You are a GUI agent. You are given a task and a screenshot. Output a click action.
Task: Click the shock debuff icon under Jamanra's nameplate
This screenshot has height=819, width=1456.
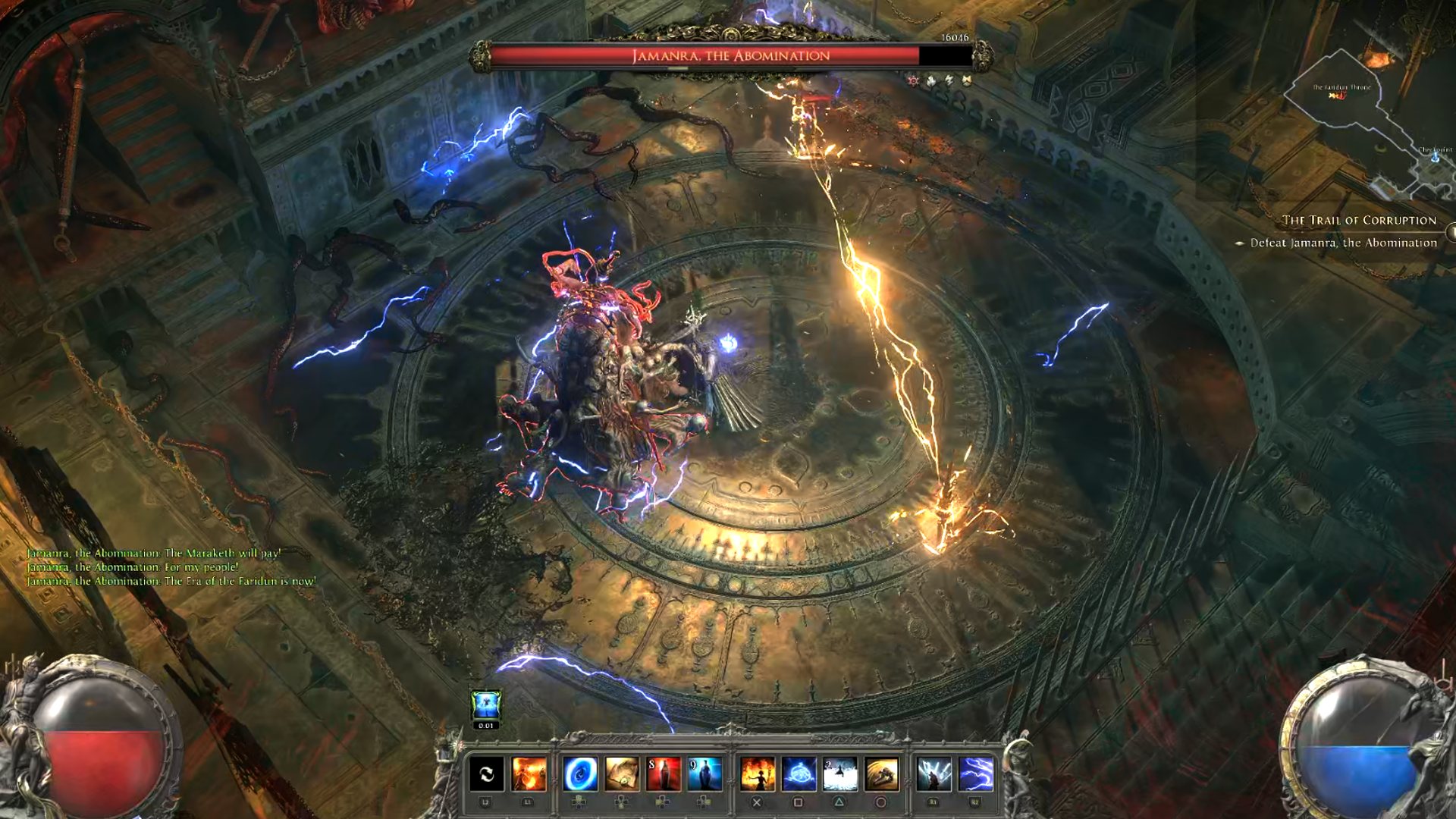pos(949,80)
